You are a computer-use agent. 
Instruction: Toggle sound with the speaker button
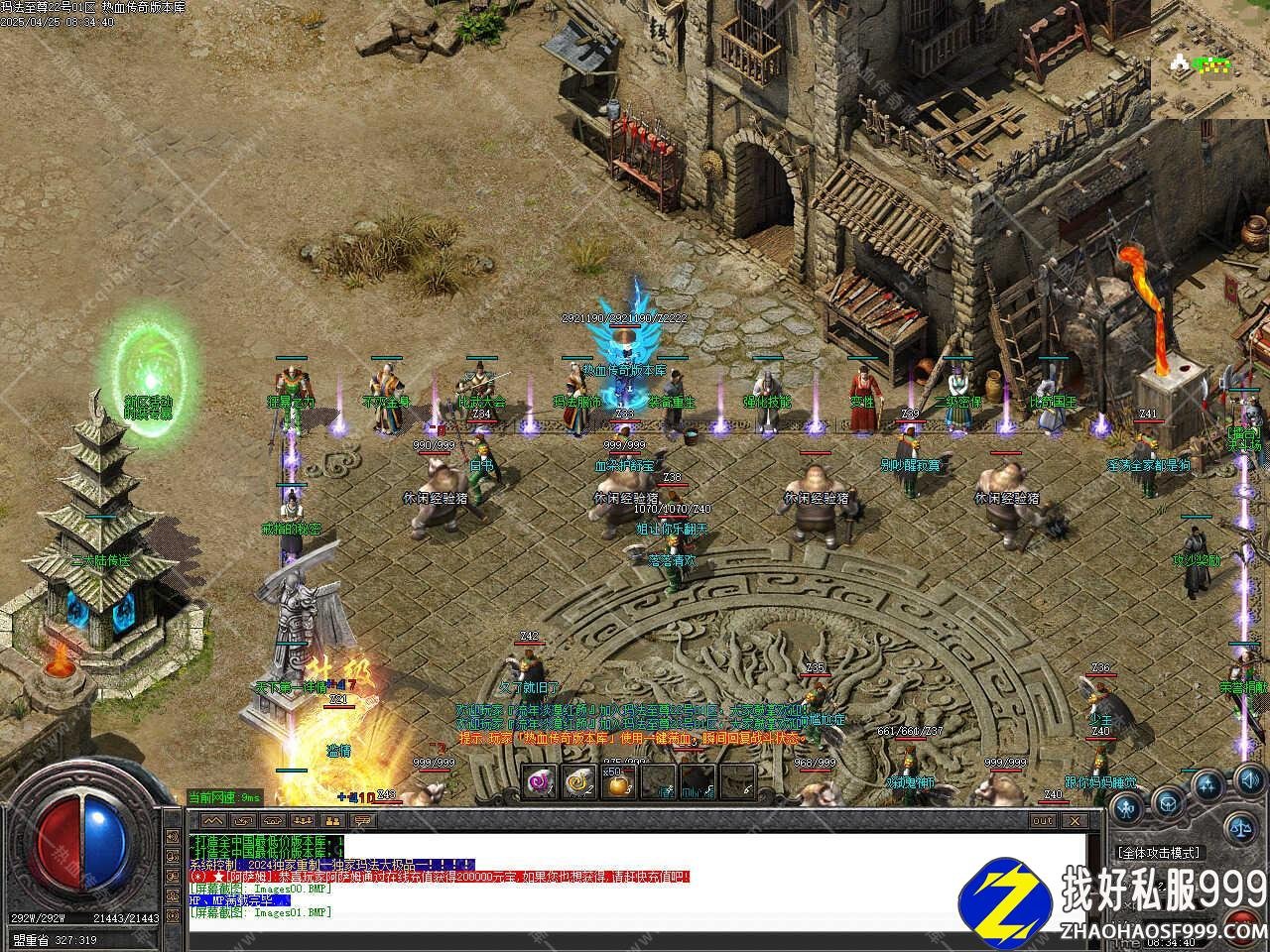(x=1244, y=780)
